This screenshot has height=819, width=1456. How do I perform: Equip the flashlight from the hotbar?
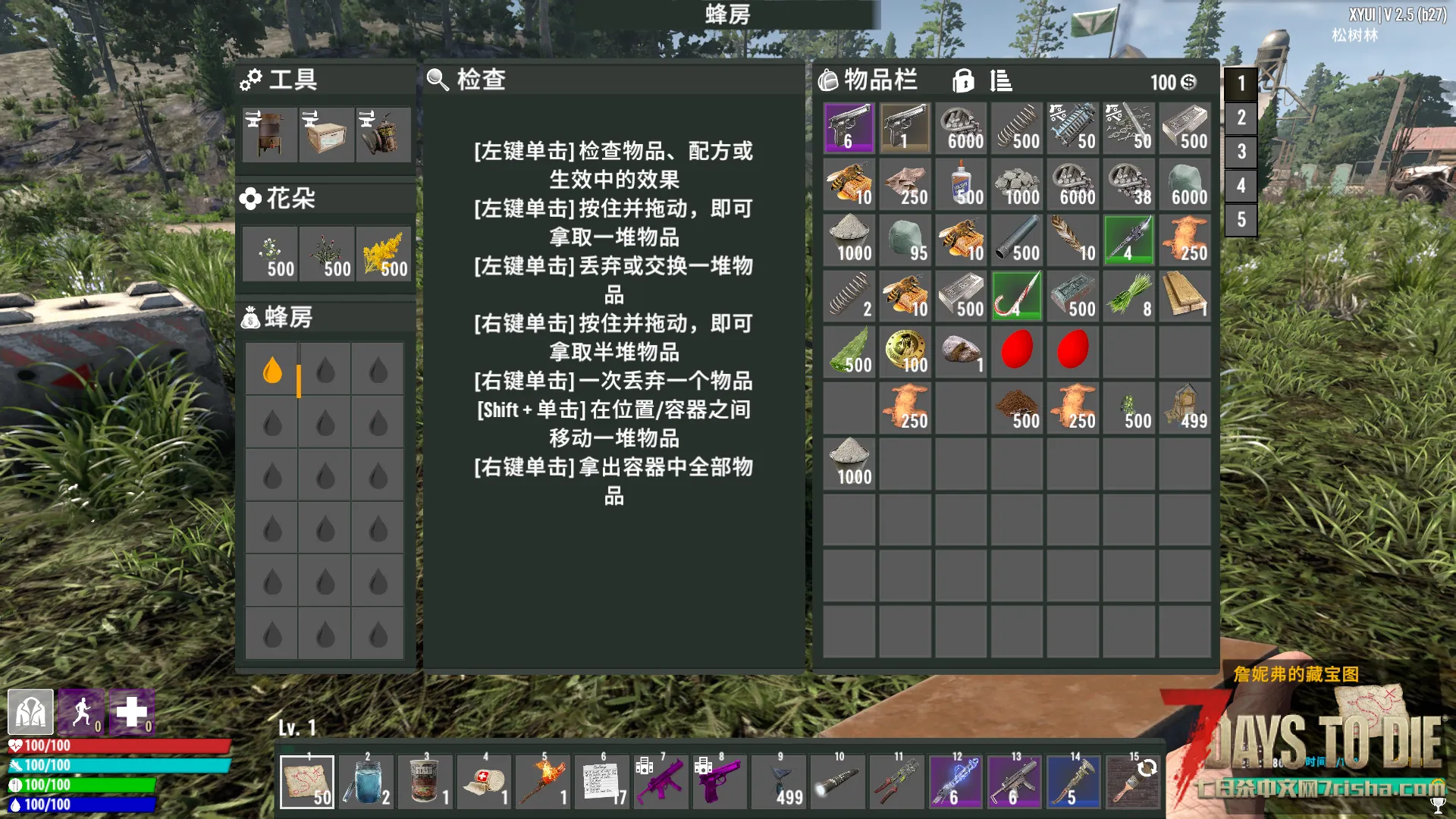(x=838, y=782)
